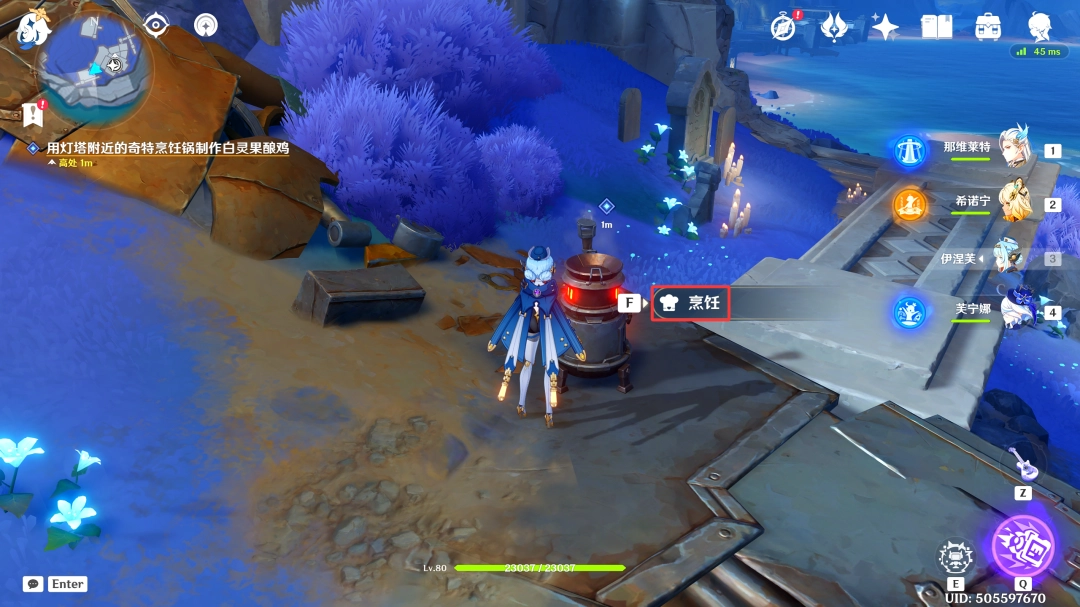Use the elemental skill icon
The height and width of the screenshot is (607, 1080).
tap(955, 558)
